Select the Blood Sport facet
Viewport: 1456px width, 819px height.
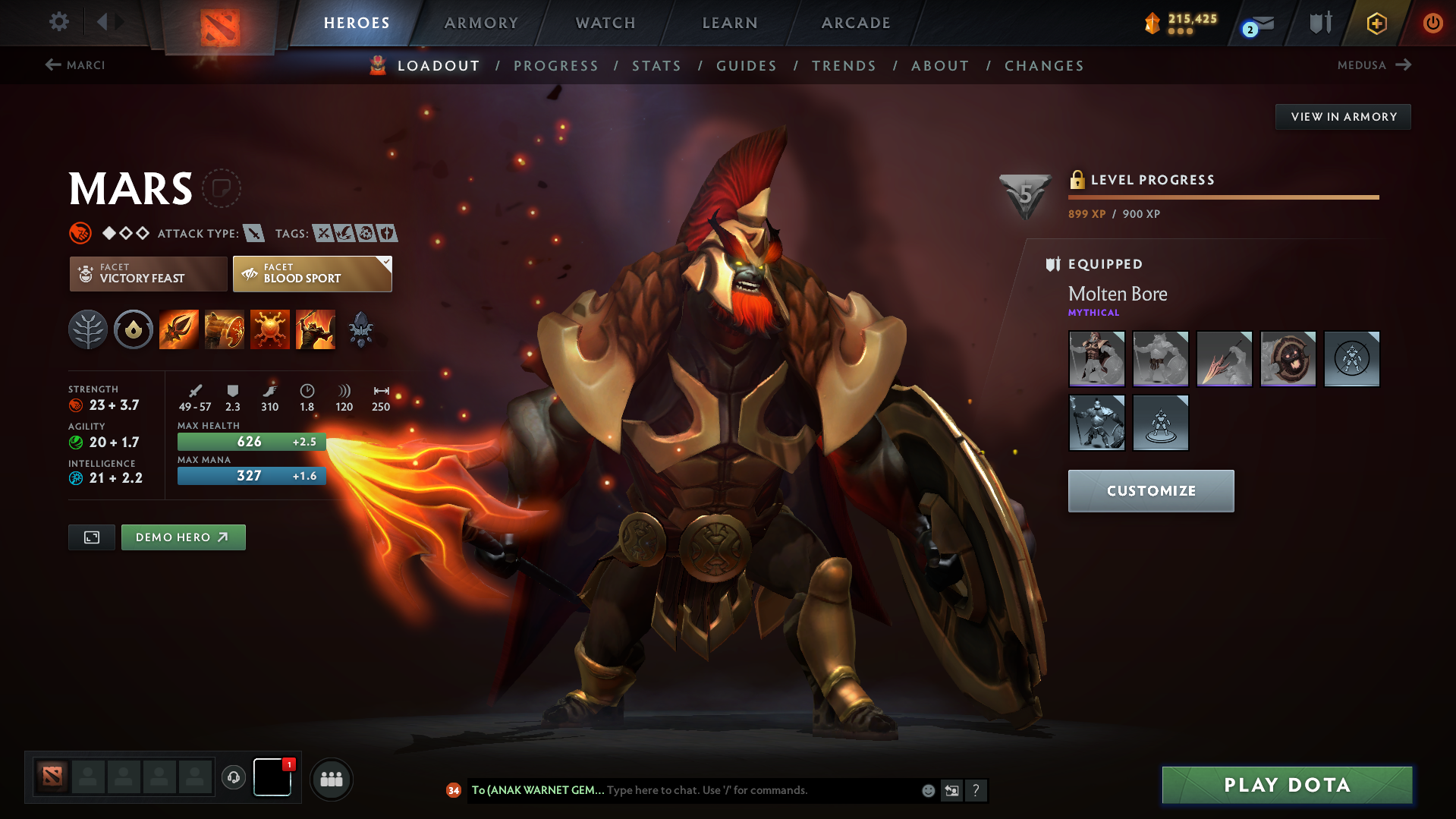point(311,273)
